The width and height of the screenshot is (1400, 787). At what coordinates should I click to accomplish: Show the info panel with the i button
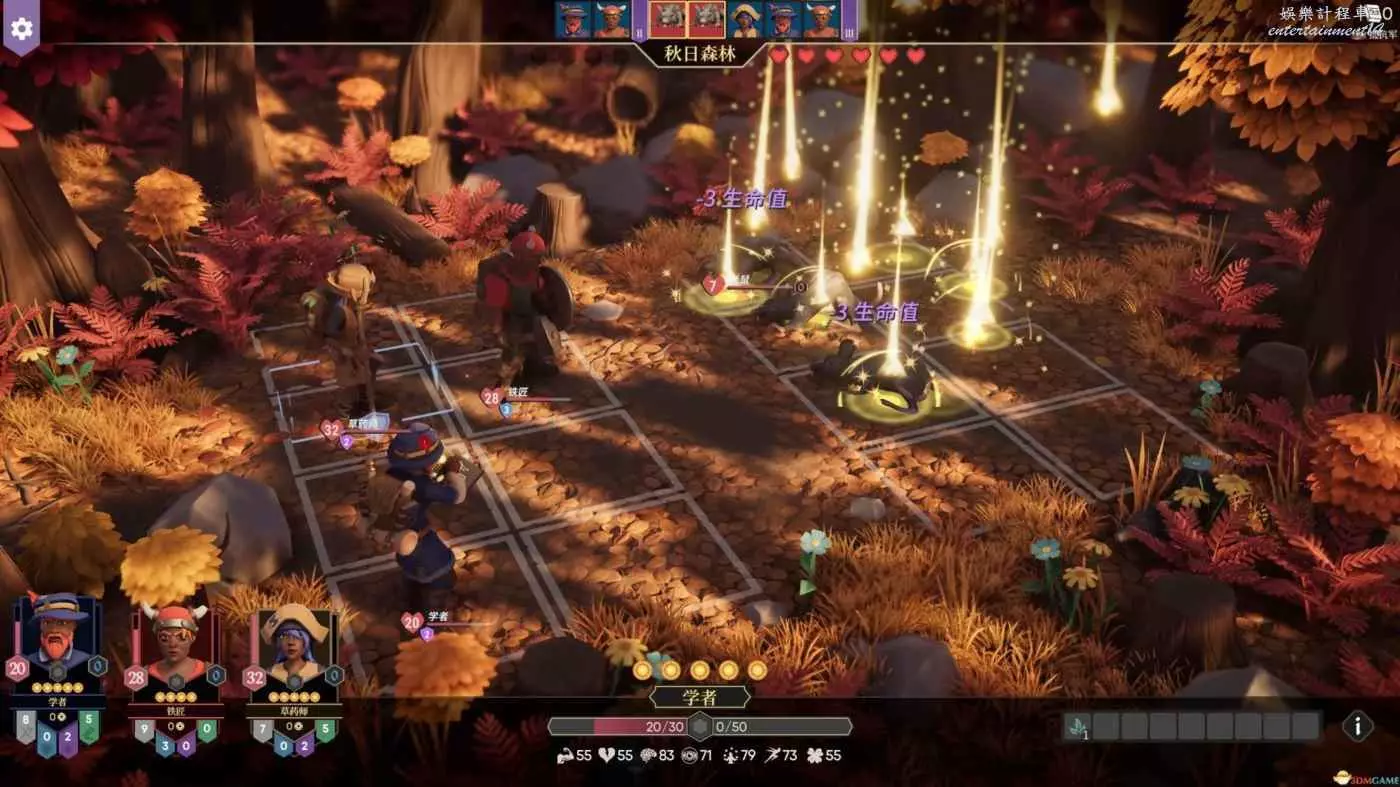[x=1356, y=725]
